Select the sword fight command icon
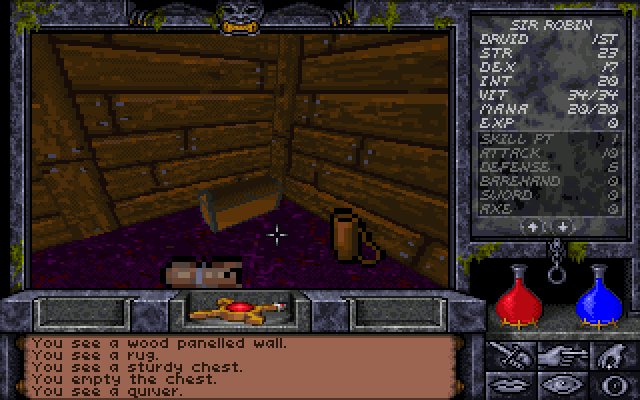Screen dimensions: 640x400 point(511,355)
